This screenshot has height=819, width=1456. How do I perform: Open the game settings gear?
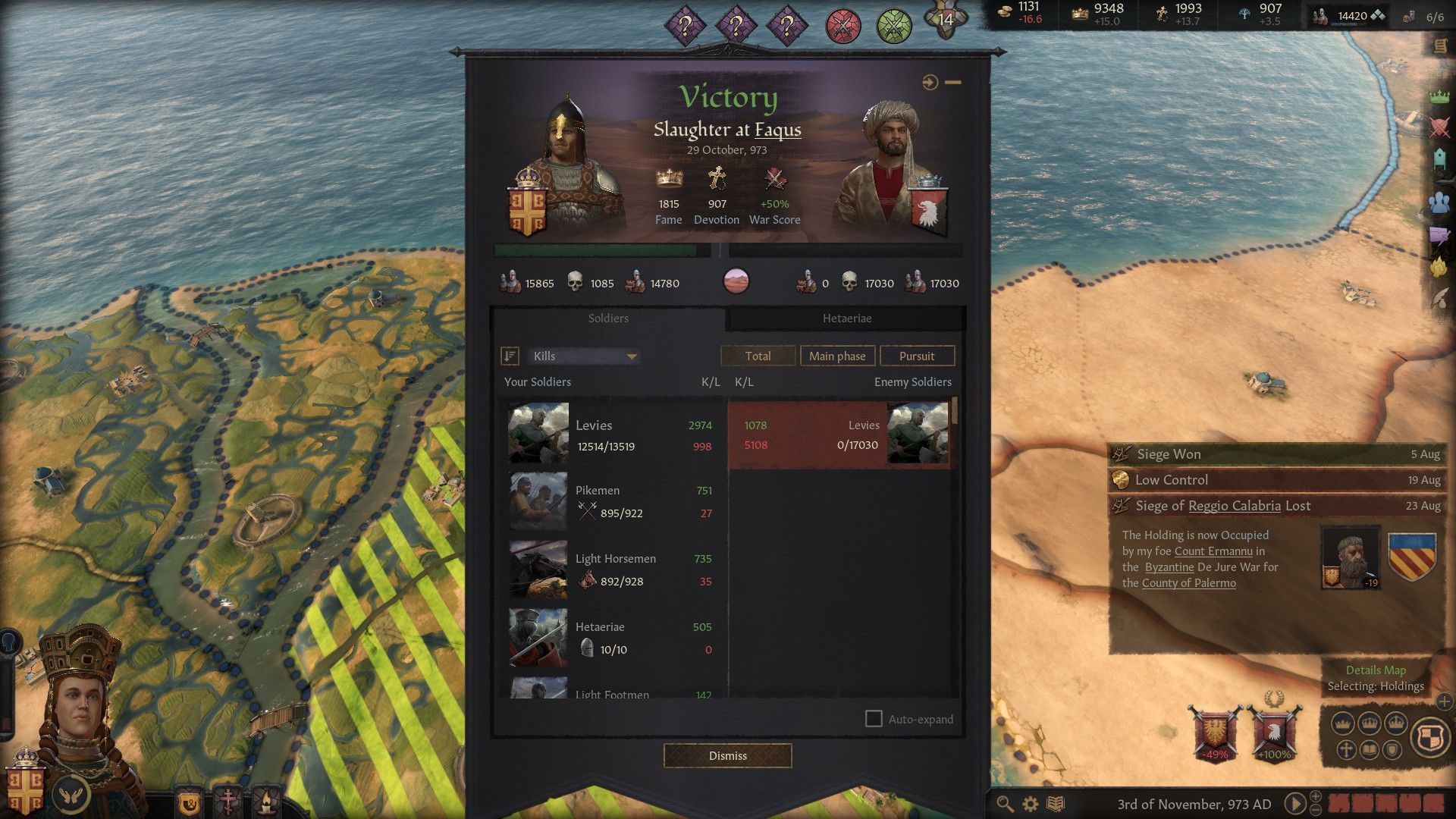1031,804
